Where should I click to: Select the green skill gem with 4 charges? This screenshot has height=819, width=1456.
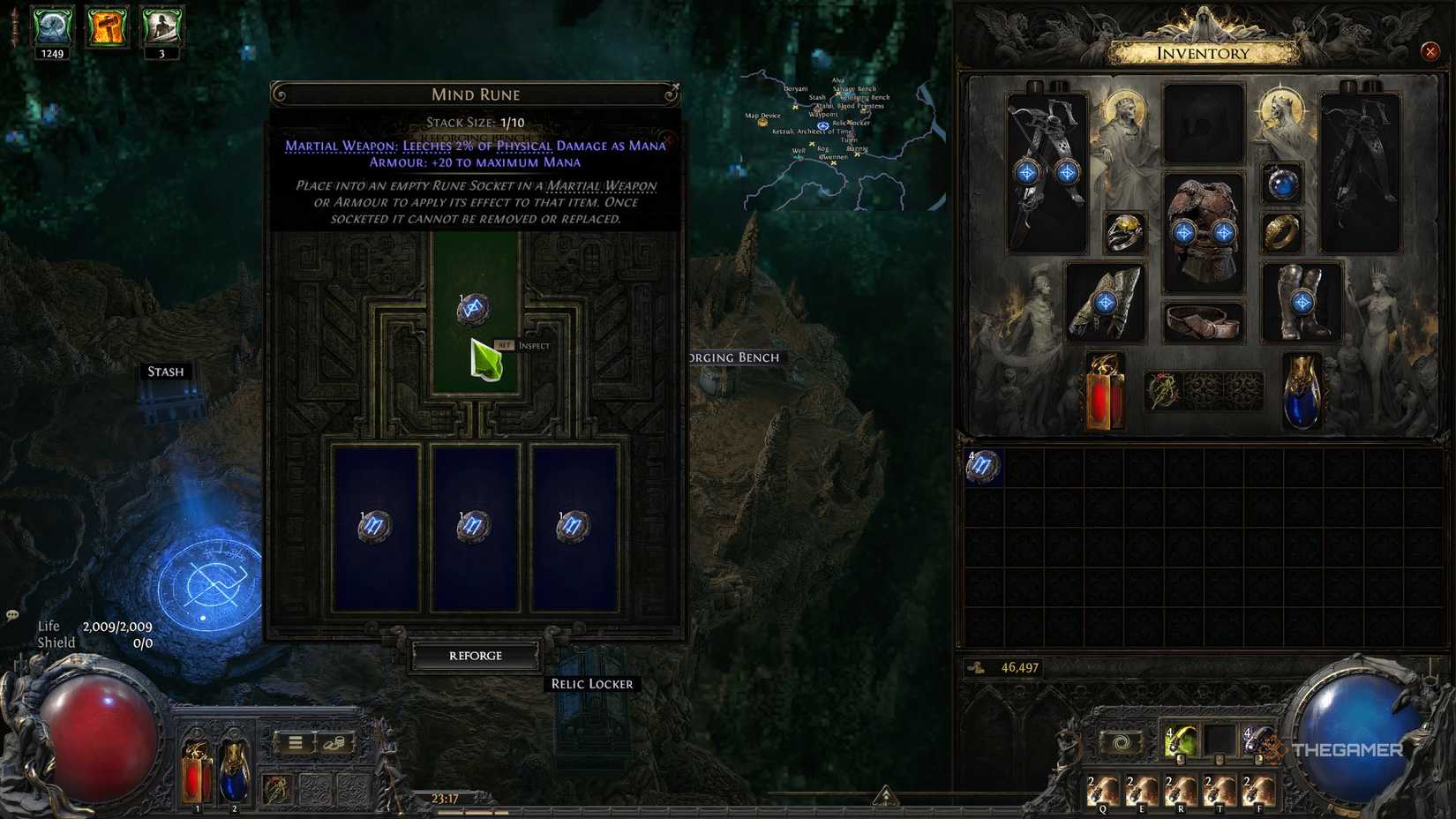point(1182,742)
